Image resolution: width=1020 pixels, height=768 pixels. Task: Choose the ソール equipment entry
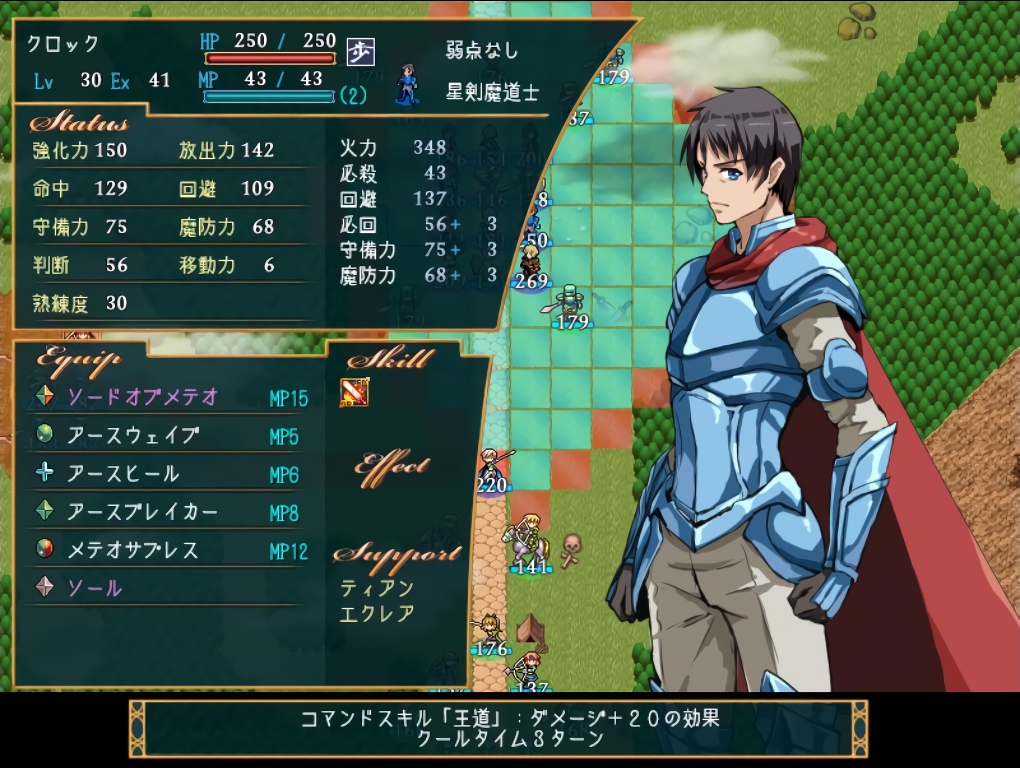(x=95, y=588)
